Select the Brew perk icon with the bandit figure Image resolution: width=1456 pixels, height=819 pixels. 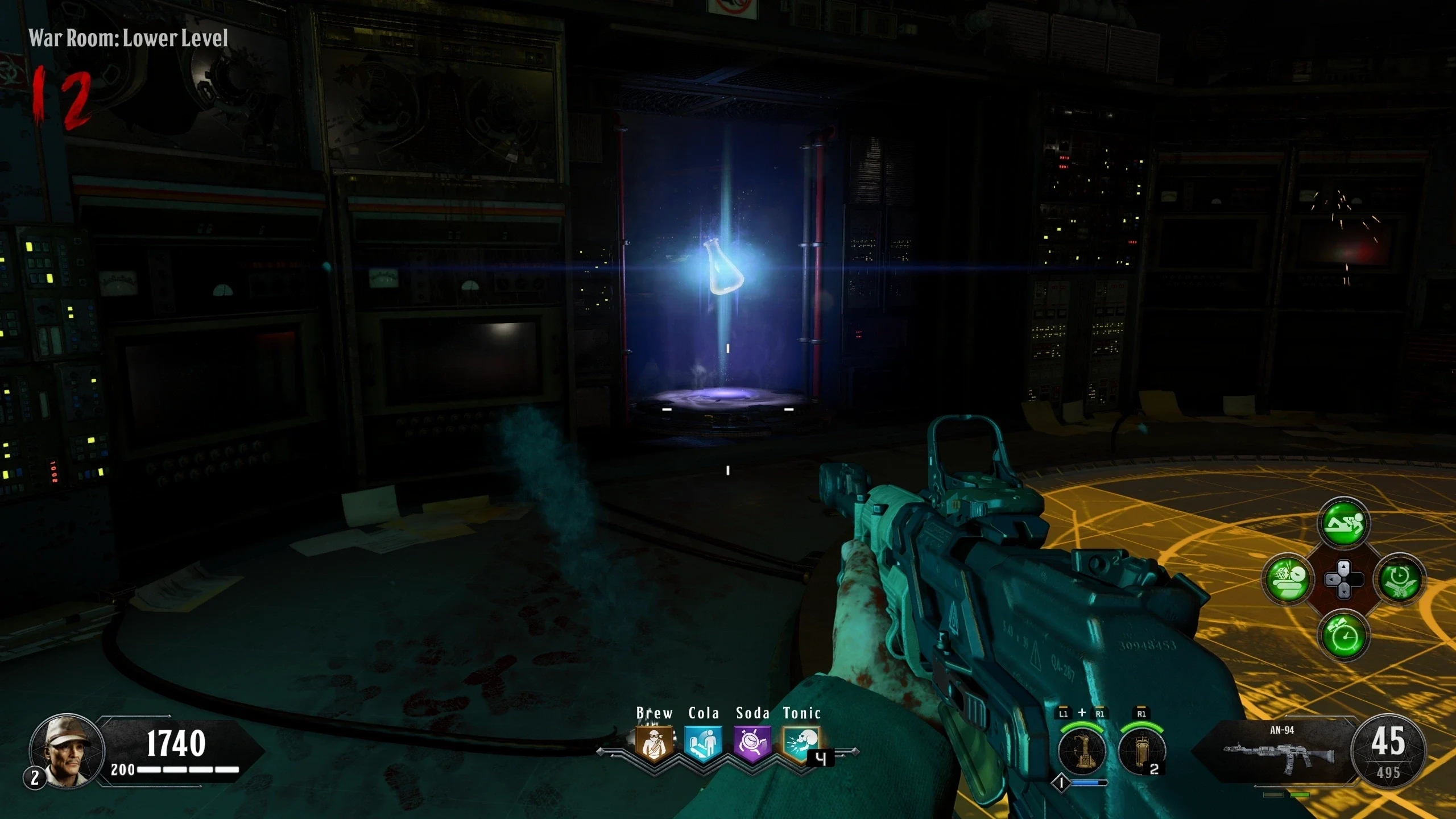click(654, 743)
